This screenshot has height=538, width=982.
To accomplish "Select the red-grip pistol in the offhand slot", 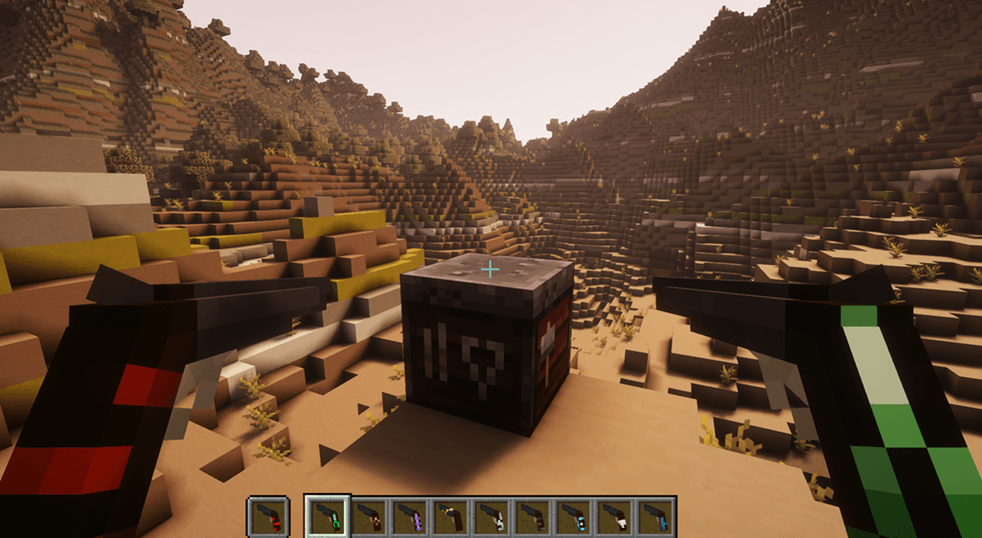I will pyautogui.click(x=268, y=516).
